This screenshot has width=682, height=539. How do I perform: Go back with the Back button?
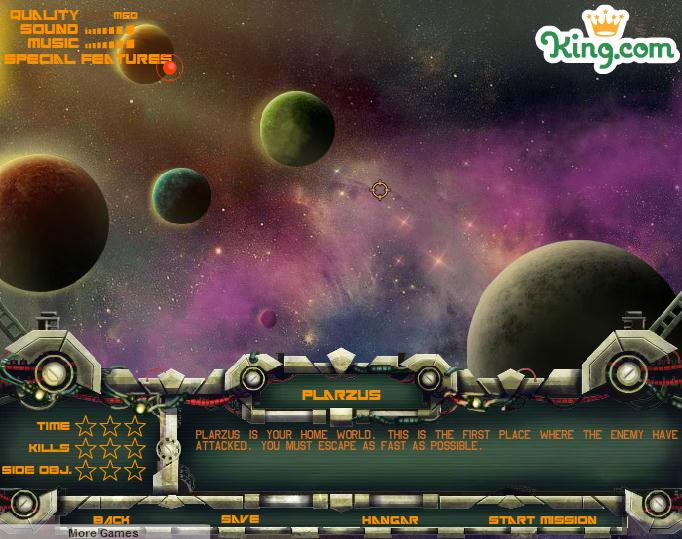coord(111,520)
